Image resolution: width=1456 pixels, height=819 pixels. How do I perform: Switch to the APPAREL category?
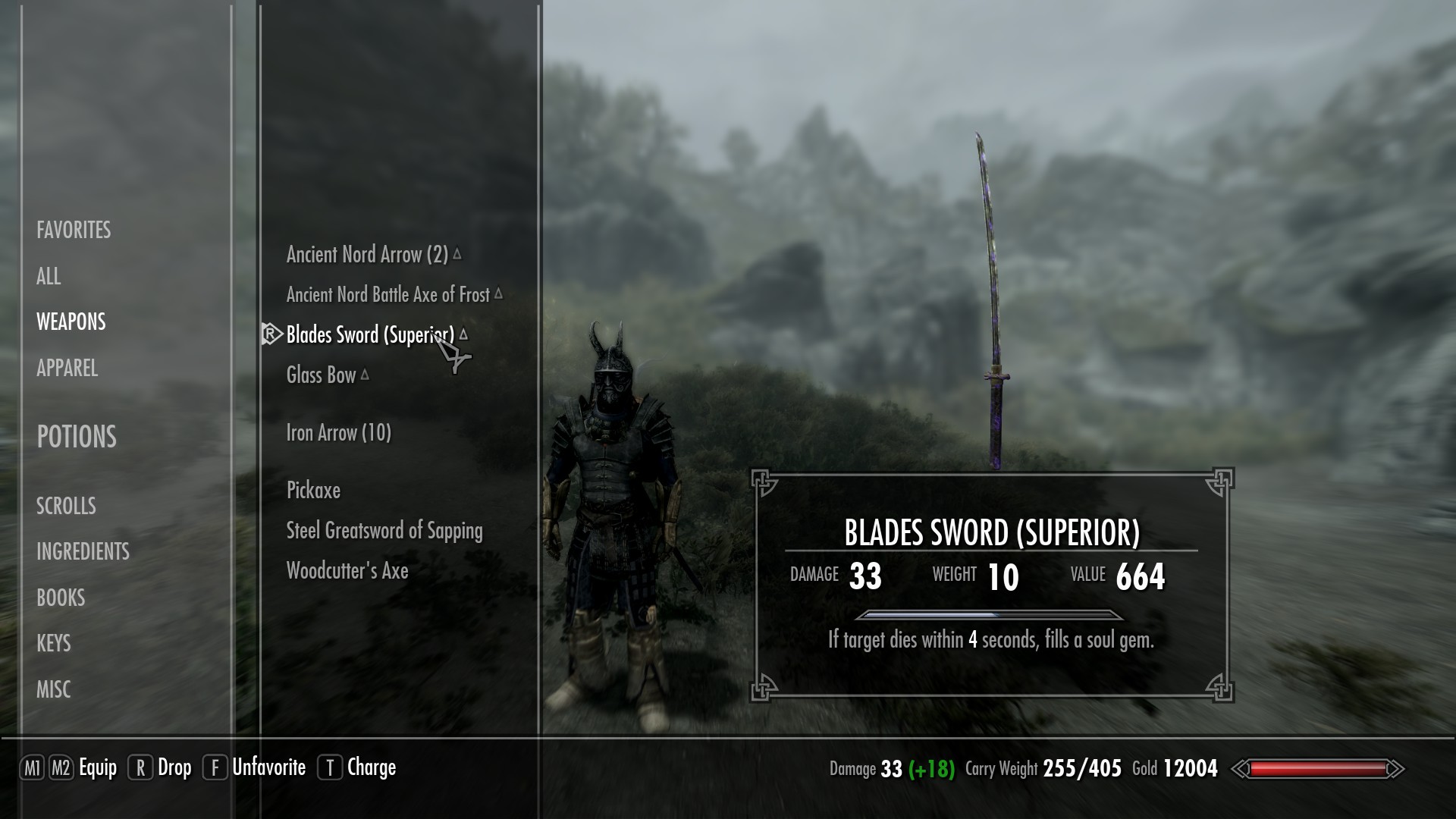tap(67, 369)
